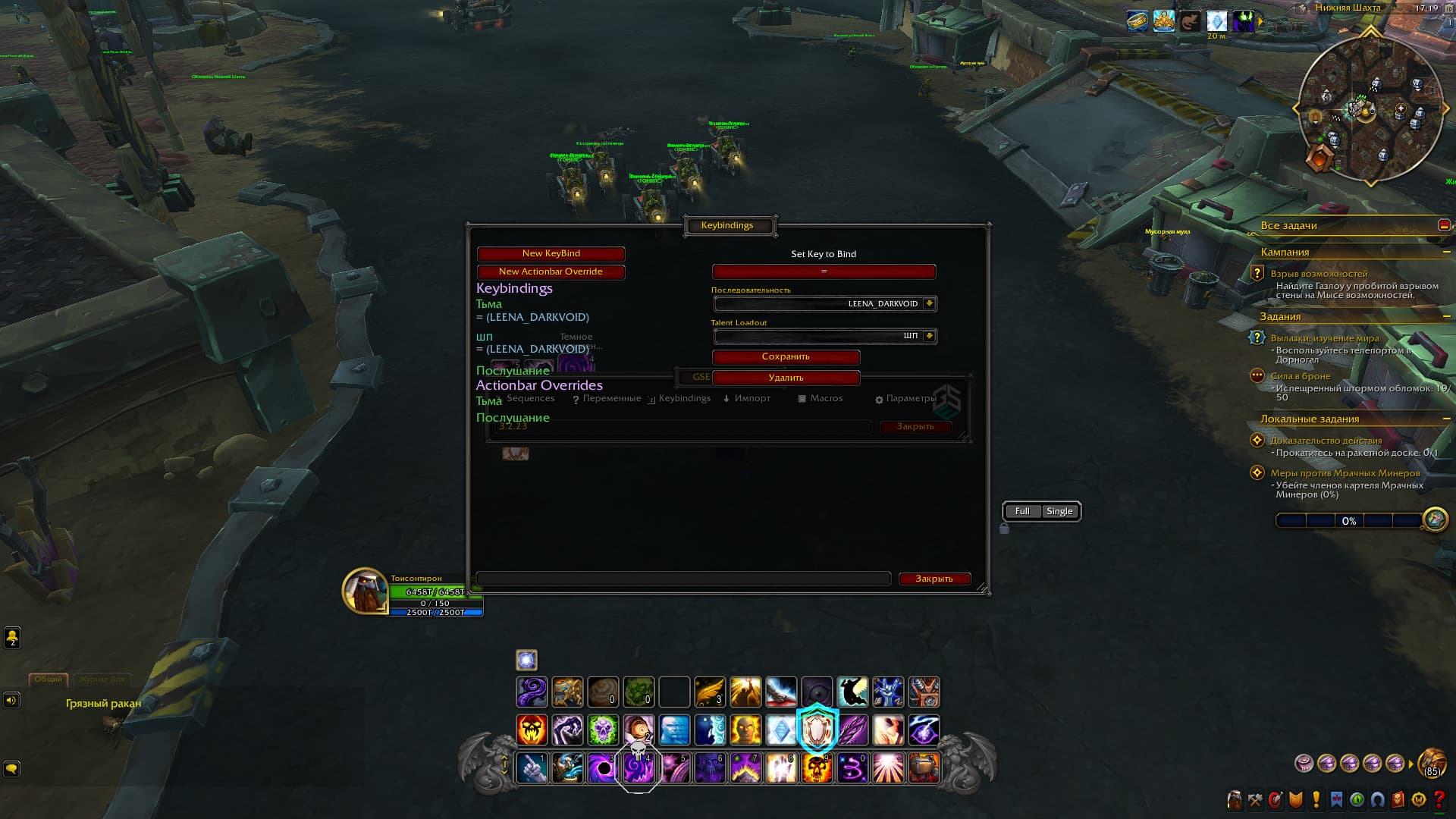Viewport: 1456px width, 819px height.
Task: Click the circular minimap
Action: [1370, 110]
